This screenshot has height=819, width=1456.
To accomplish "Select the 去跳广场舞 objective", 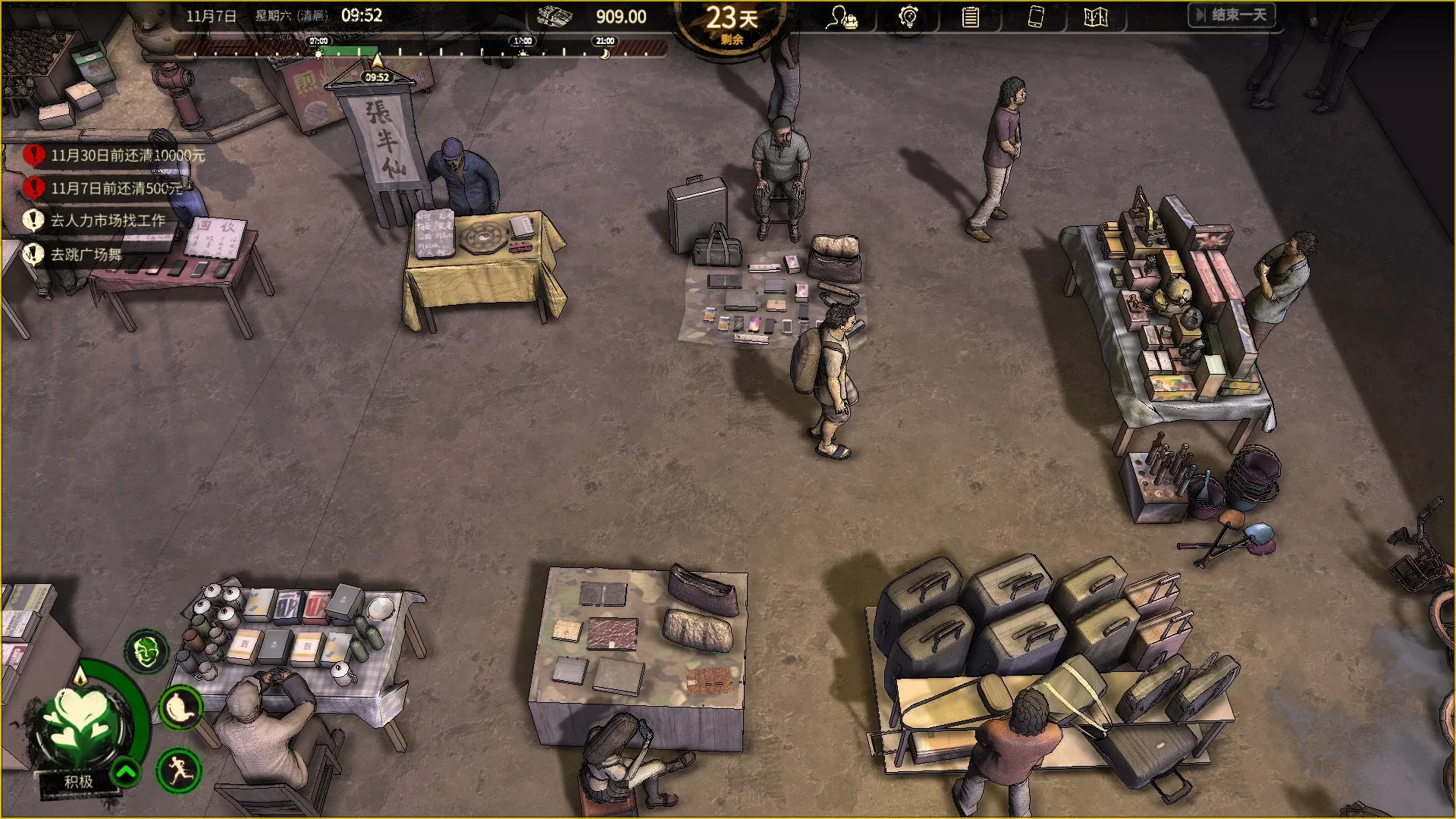I will coord(86,254).
